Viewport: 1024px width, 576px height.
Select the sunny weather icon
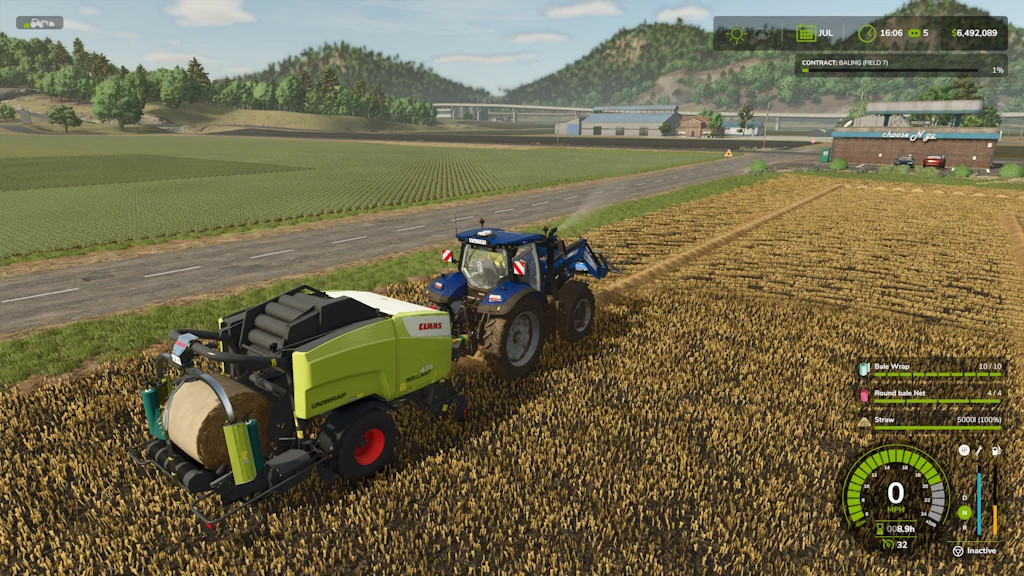click(x=737, y=33)
